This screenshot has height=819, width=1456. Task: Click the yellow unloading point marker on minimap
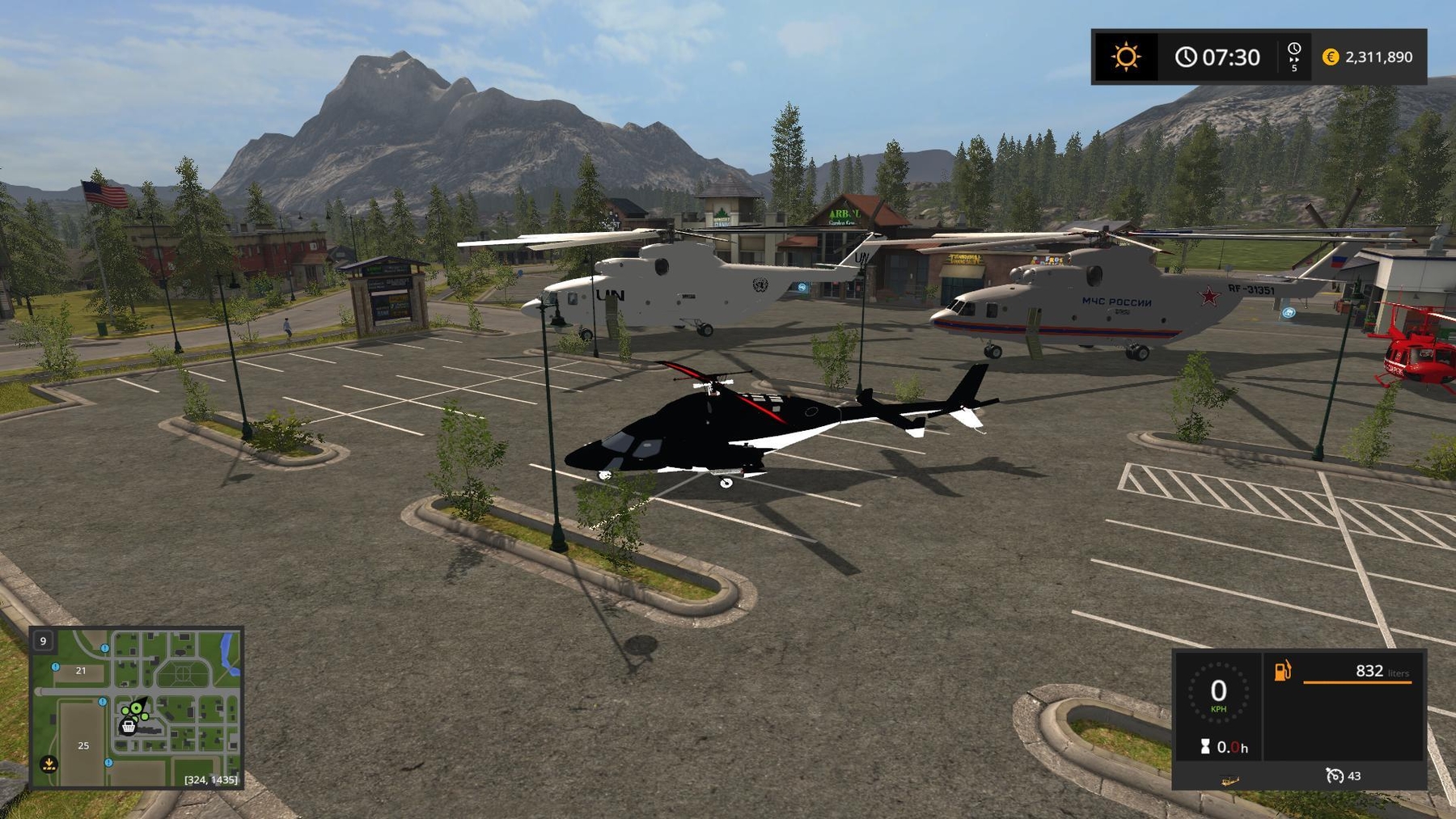pyautogui.click(x=49, y=763)
